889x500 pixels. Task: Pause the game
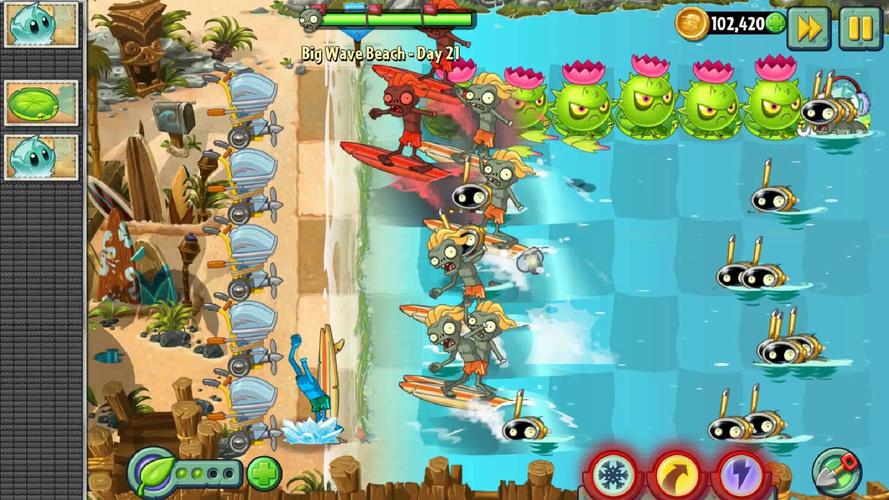pyautogui.click(x=859, y=28)
